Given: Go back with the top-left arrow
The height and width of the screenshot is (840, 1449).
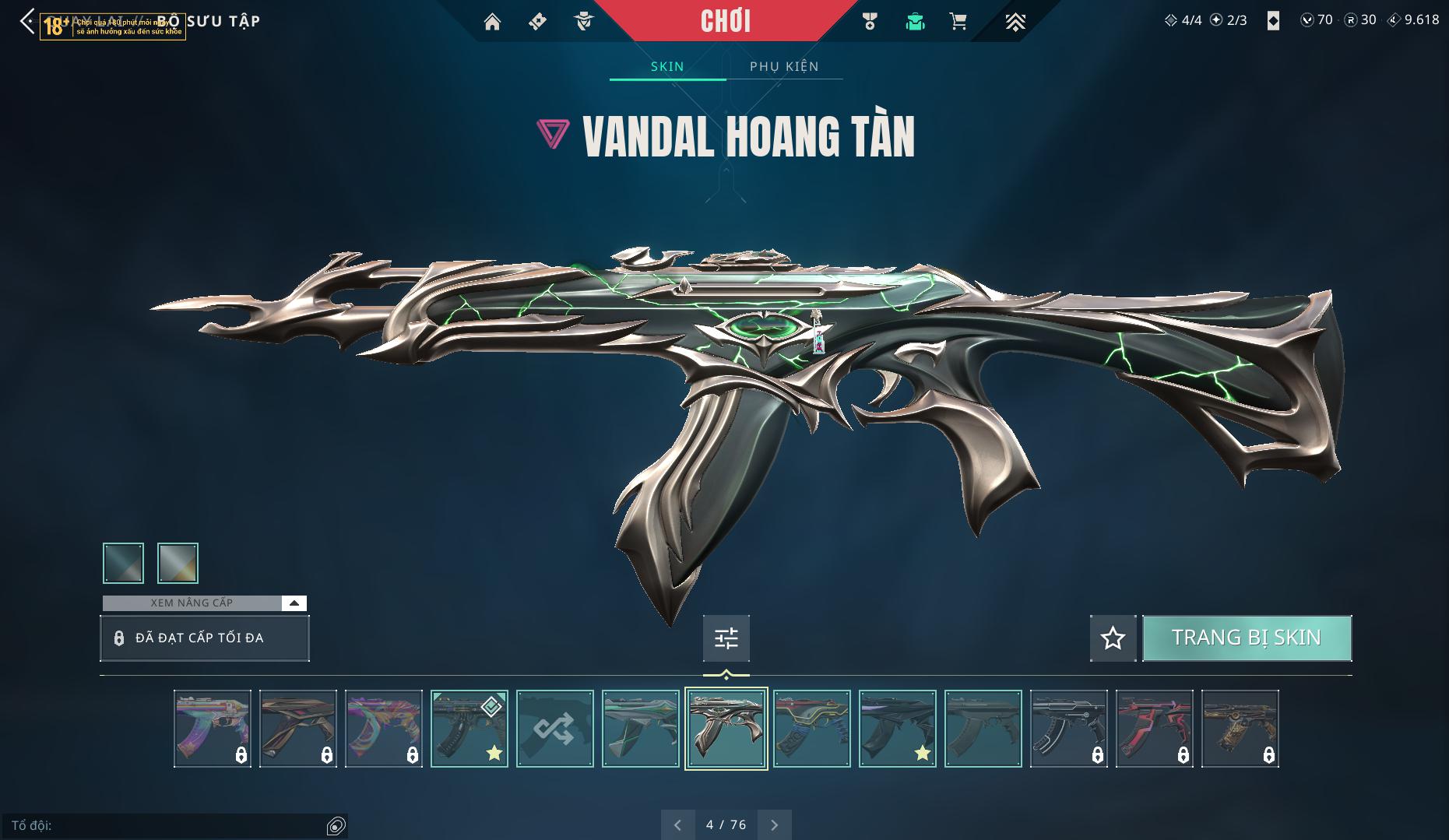Looking at the screenshot, I should click(x=27, y=22).
